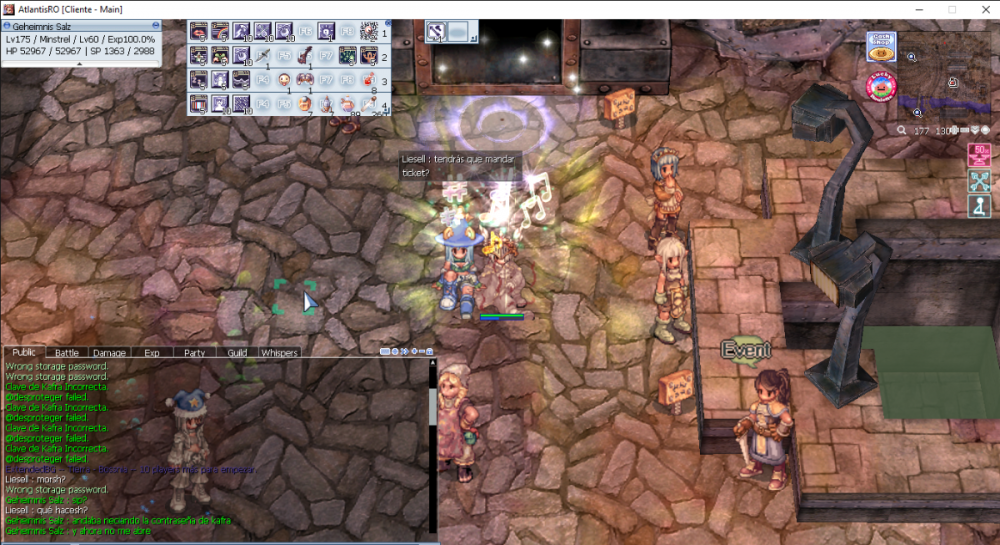
Task: Click the pink 50% anvil icon
Action: [979, 155]
